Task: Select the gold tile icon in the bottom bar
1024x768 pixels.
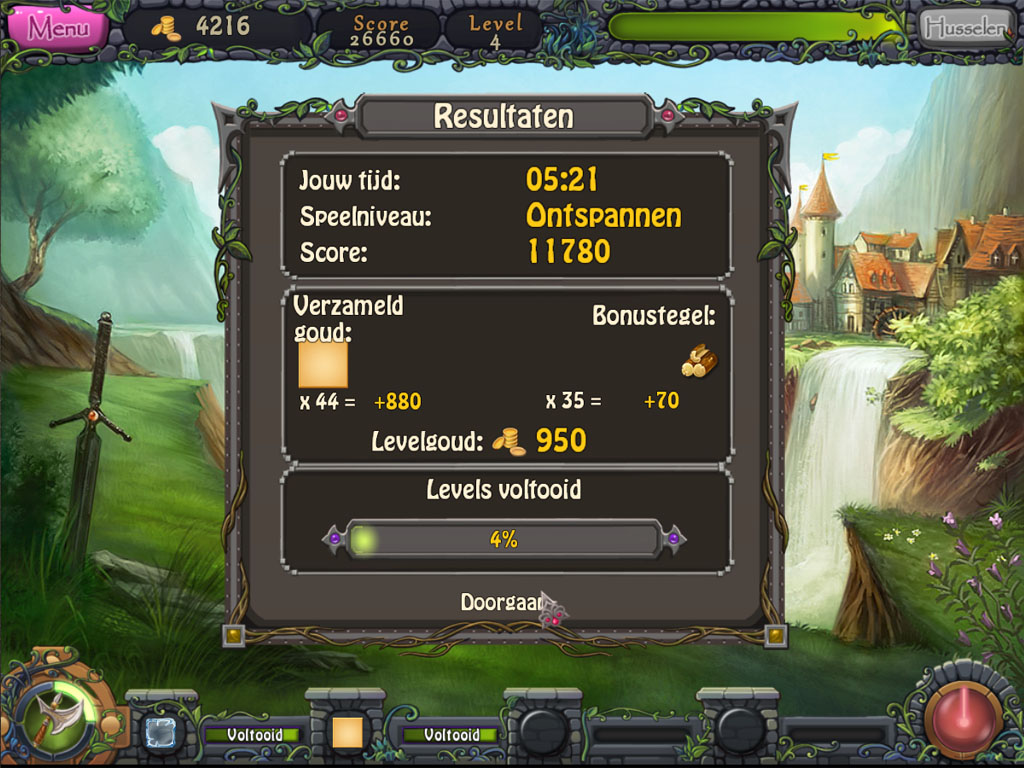Action: pyautogui.click(x=346, y=733)
